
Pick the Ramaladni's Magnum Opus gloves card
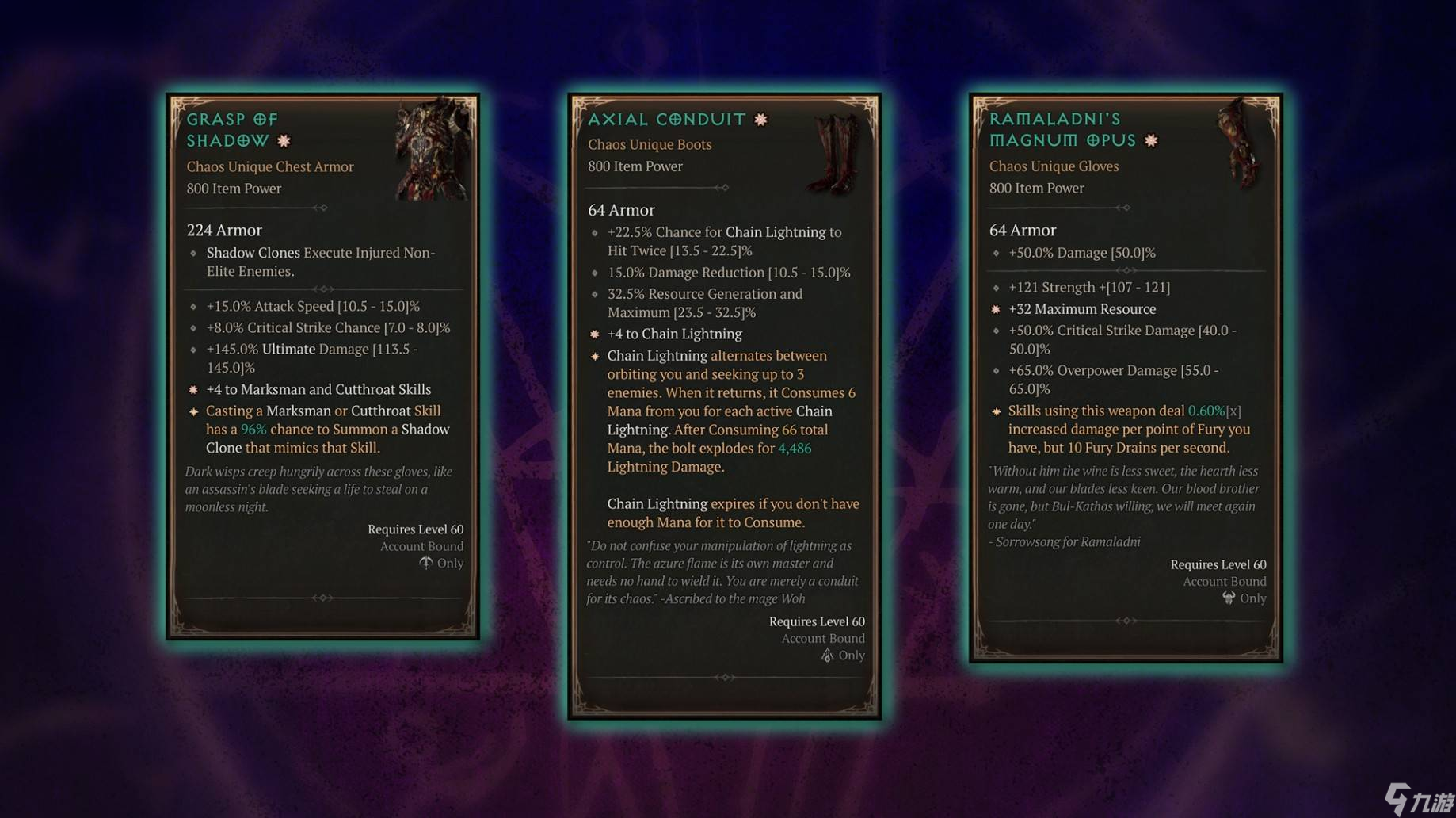click(1125, 377)
